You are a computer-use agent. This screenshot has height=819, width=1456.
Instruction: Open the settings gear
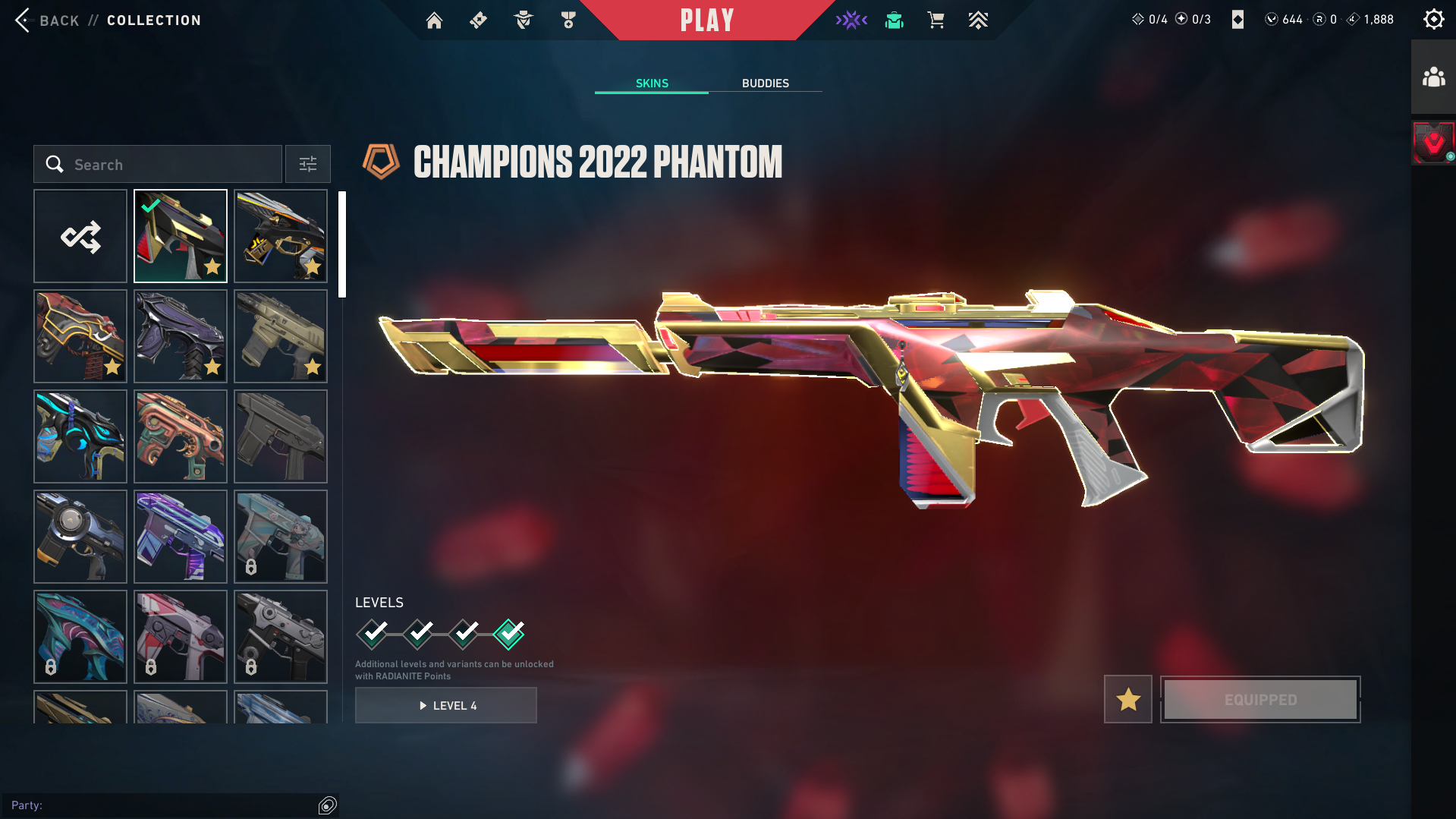[1433, 20]
